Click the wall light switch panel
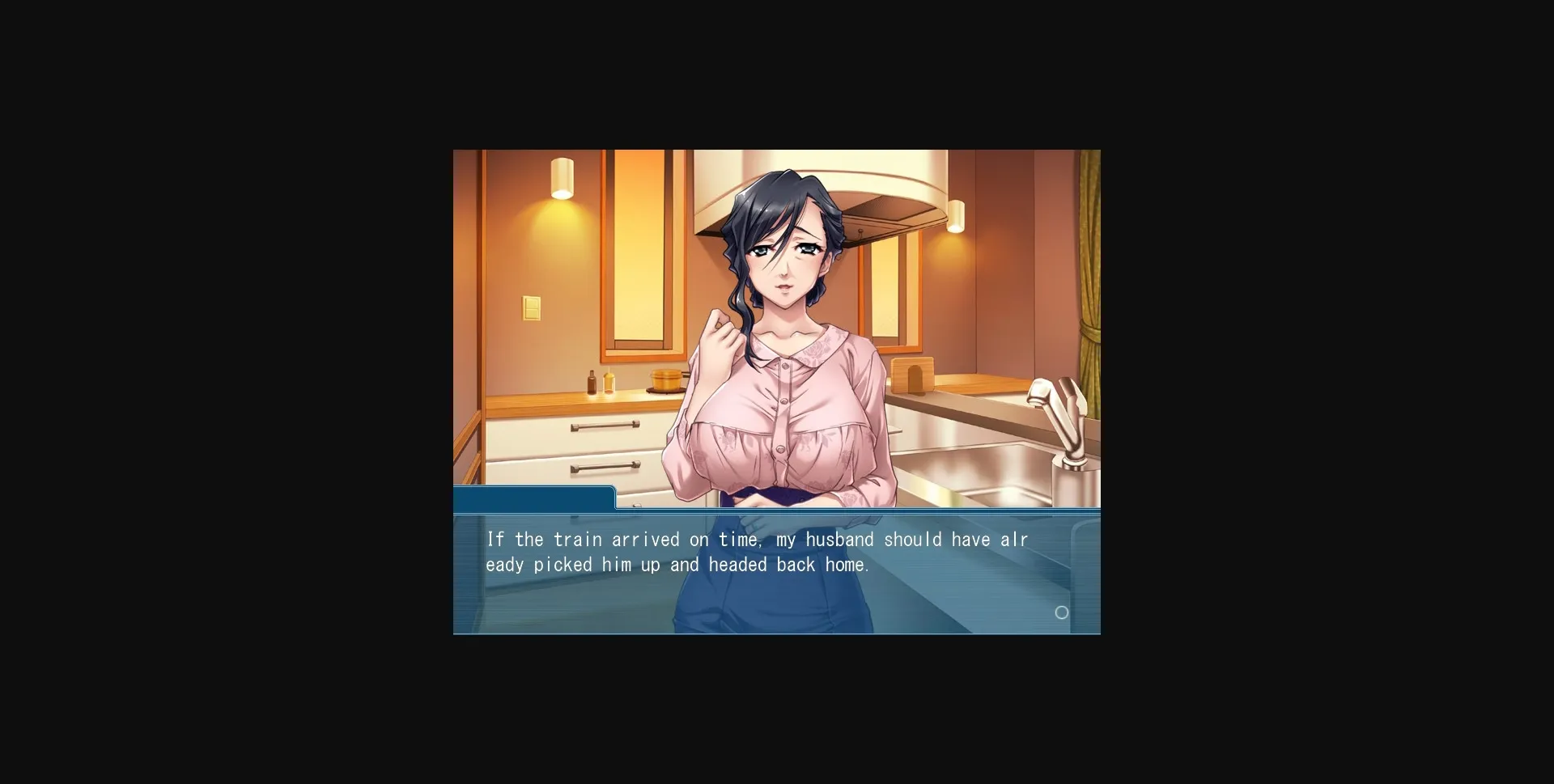Viewport: 1554px width, 784px height. point(532,307)
